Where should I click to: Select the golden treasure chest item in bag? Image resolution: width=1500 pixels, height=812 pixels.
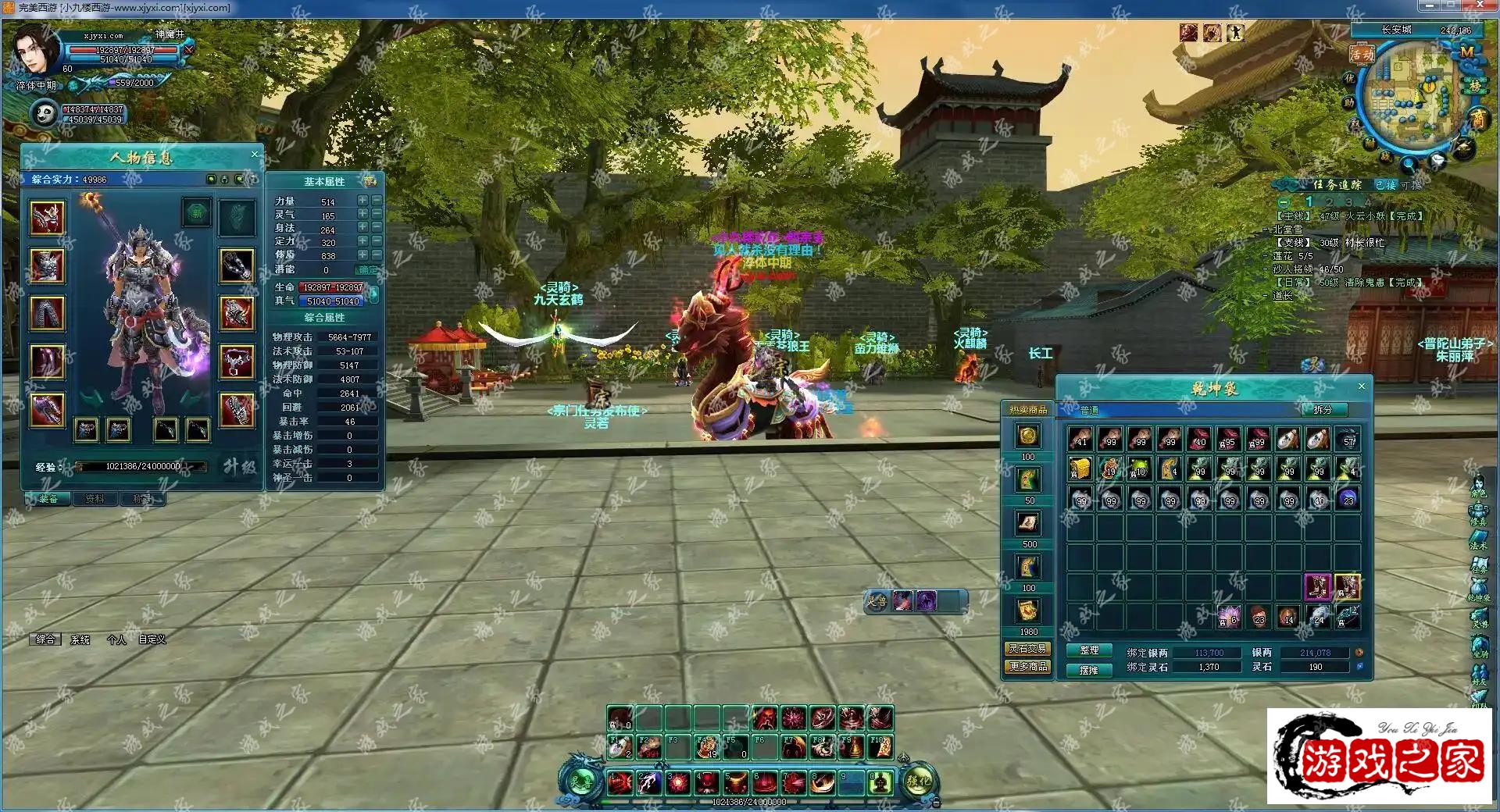pyautogui.click(x=1080, y=469)
